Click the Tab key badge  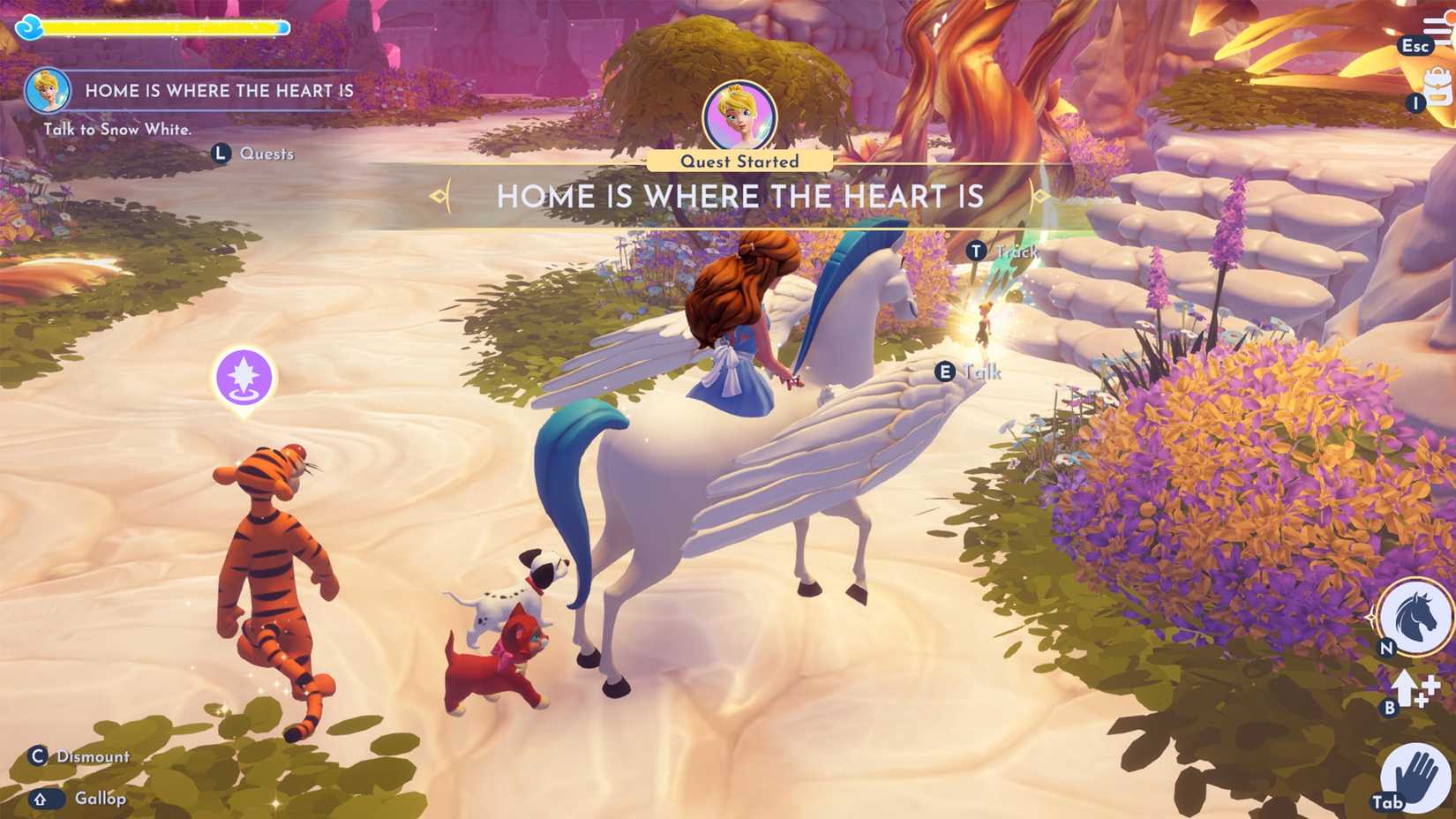click(x=1388, y=803)
